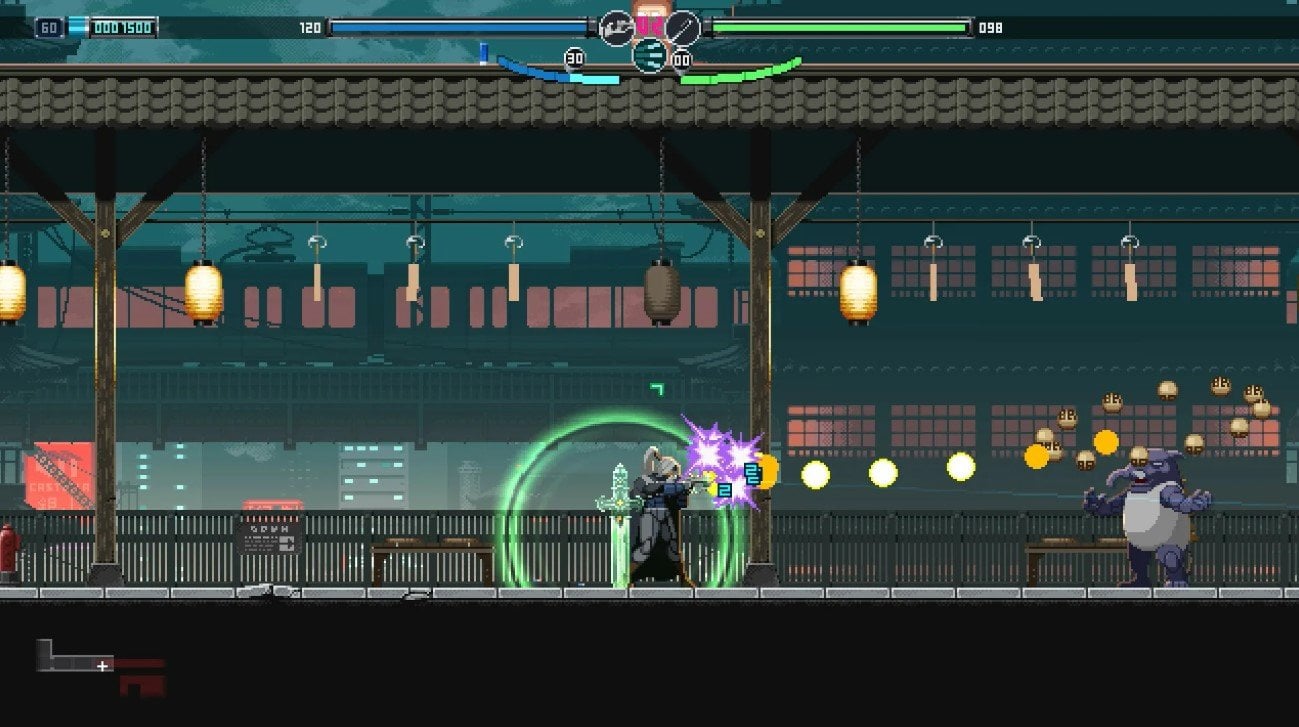
Task: Click the teal coin ability icon below the portrait
Action: coord(650,55)
